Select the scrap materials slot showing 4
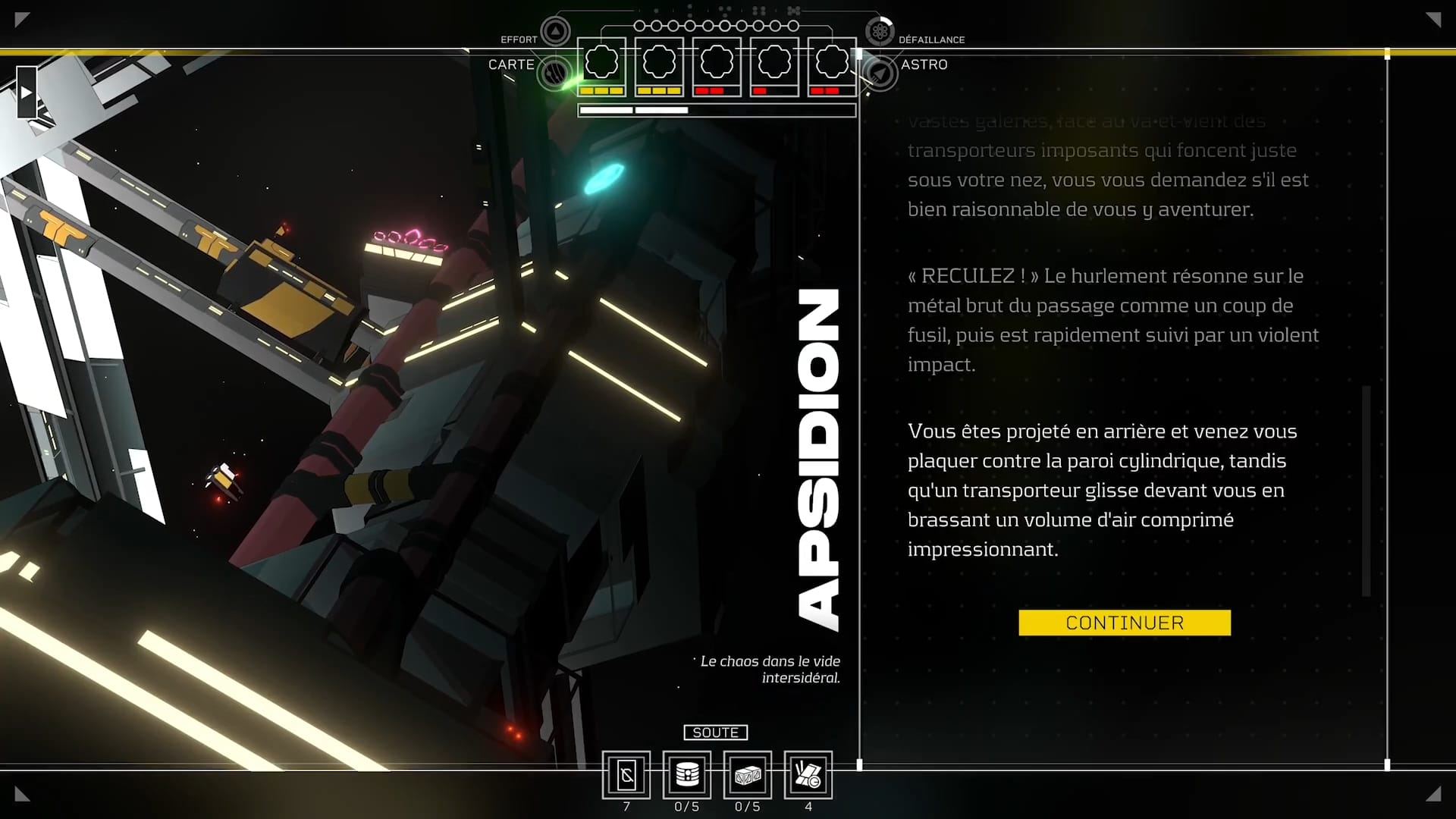The image size is (1456, 819). (x=808, y=775)
